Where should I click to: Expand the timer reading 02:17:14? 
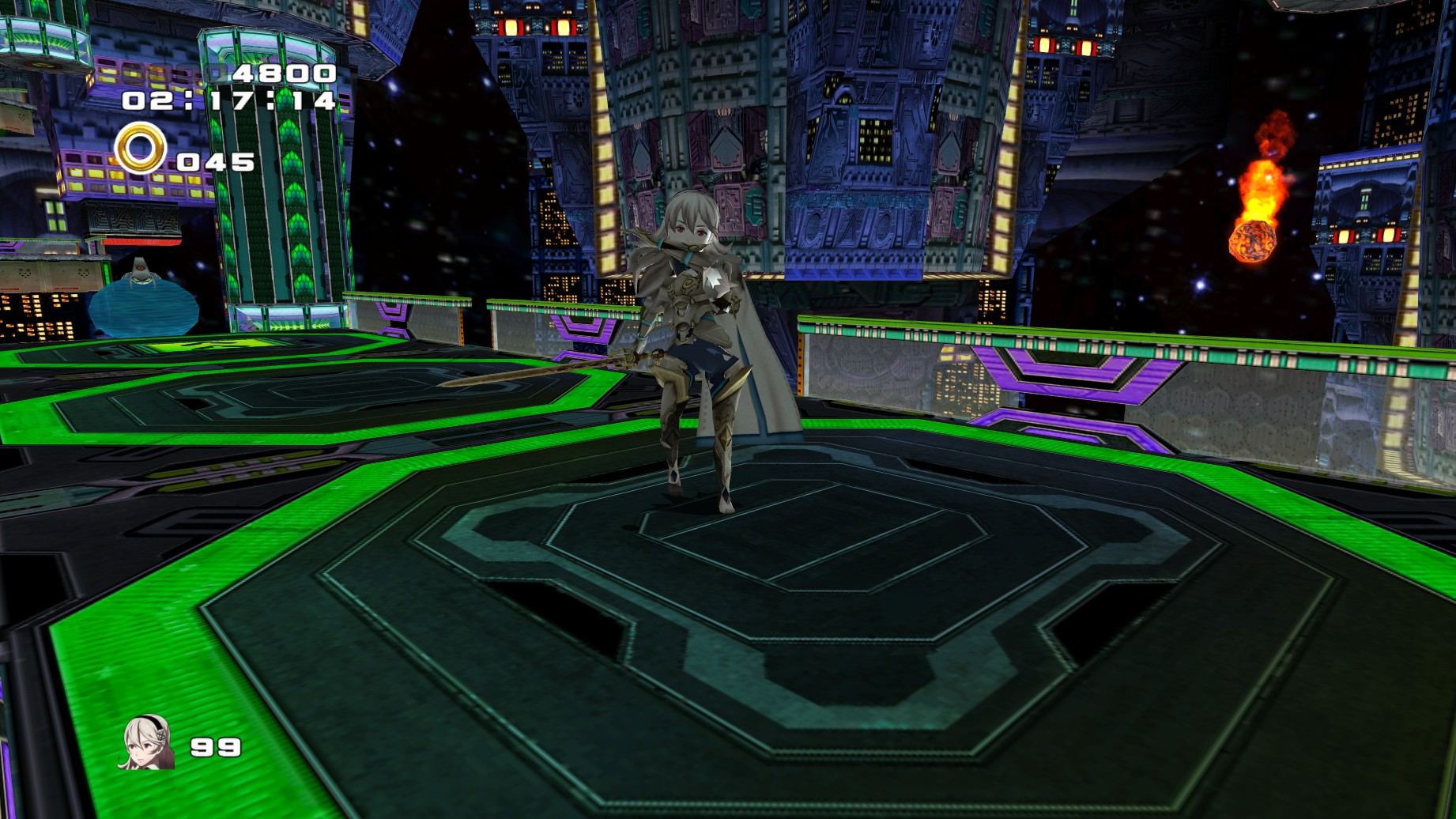pyautogui.click(x=229, y=101)
